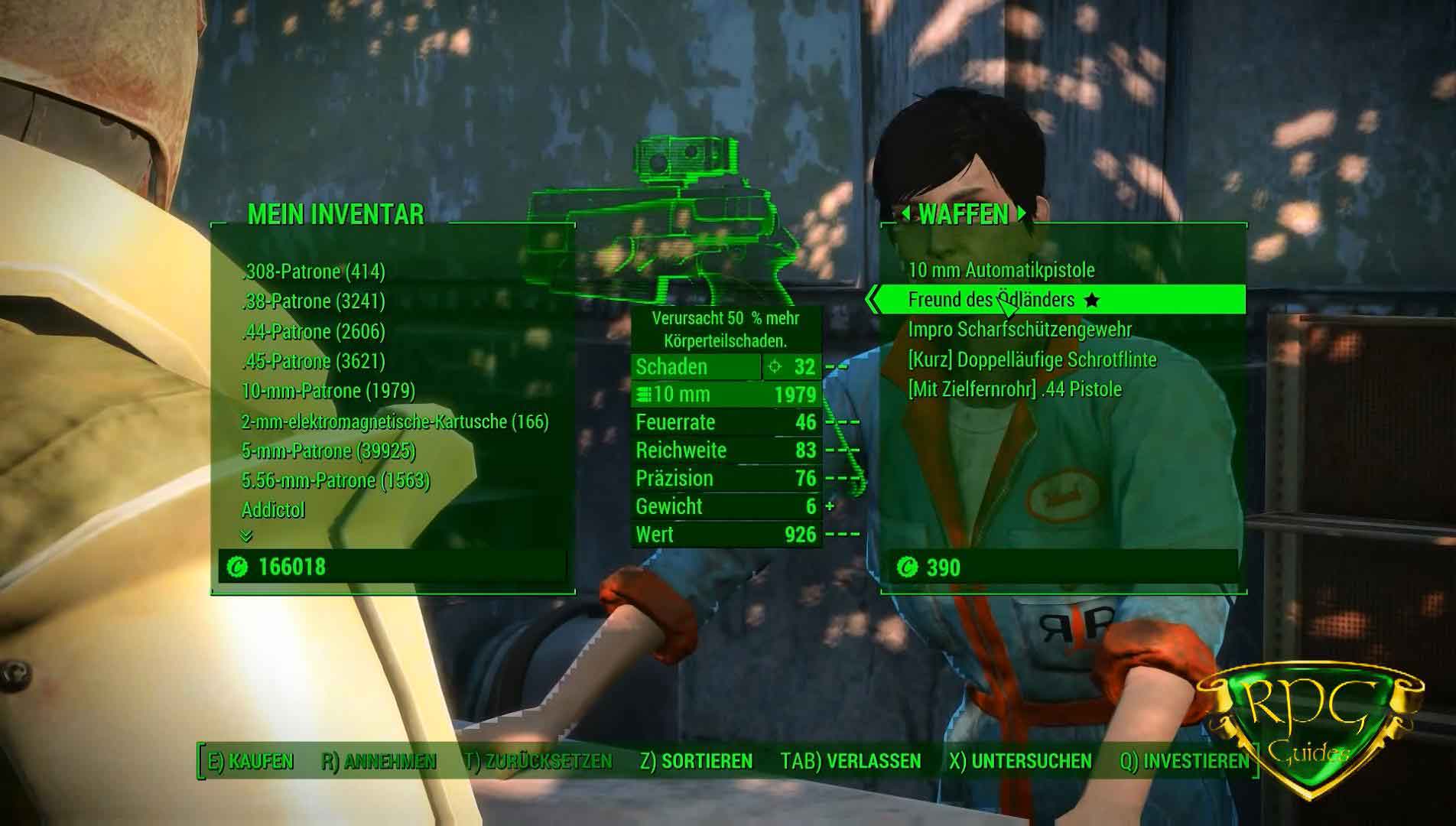Select .308-Patrone in my inventory

[x=314, y=272]
